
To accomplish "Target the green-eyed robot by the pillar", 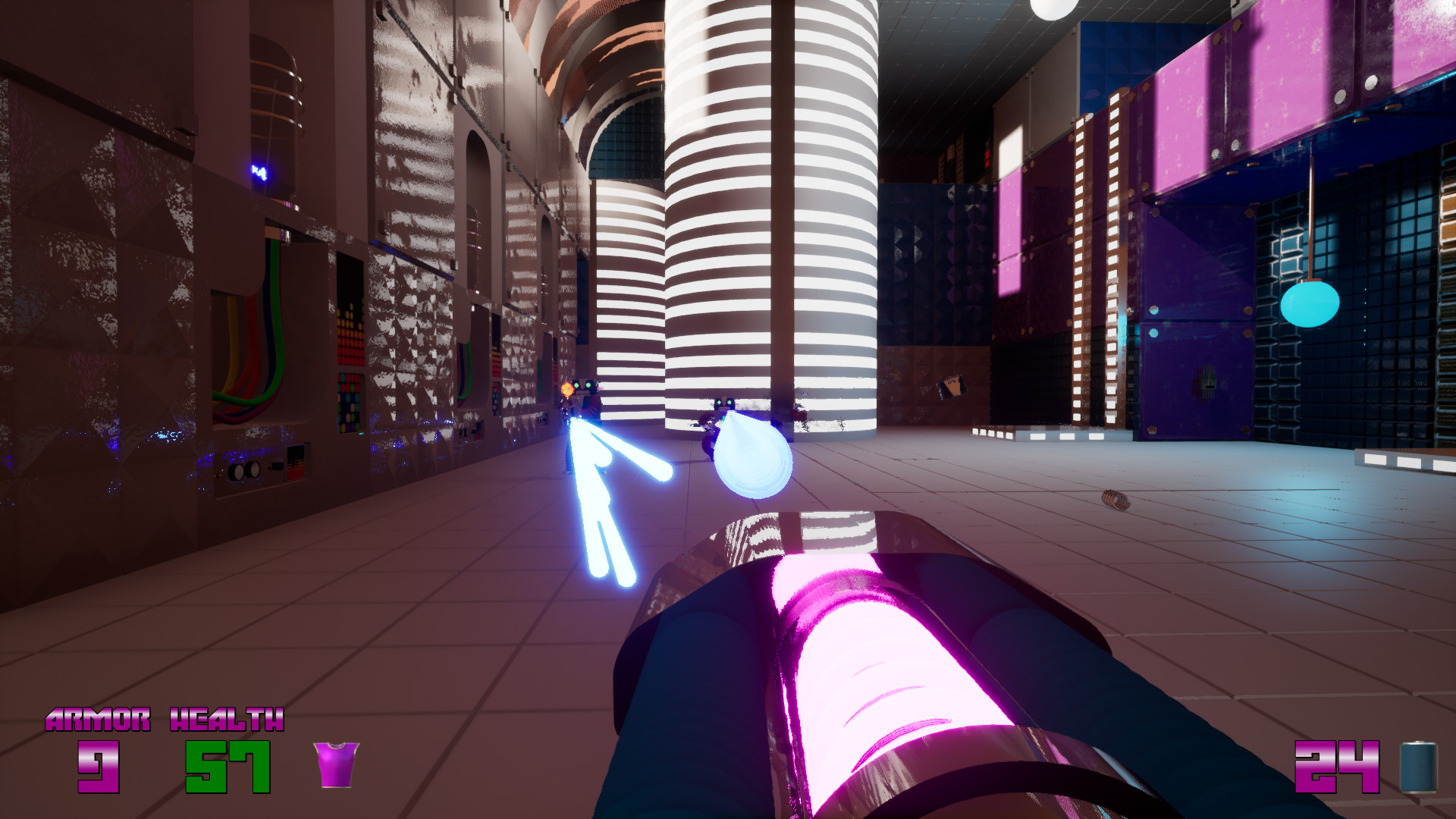I will pyautogui.click(x=724, y=403).
